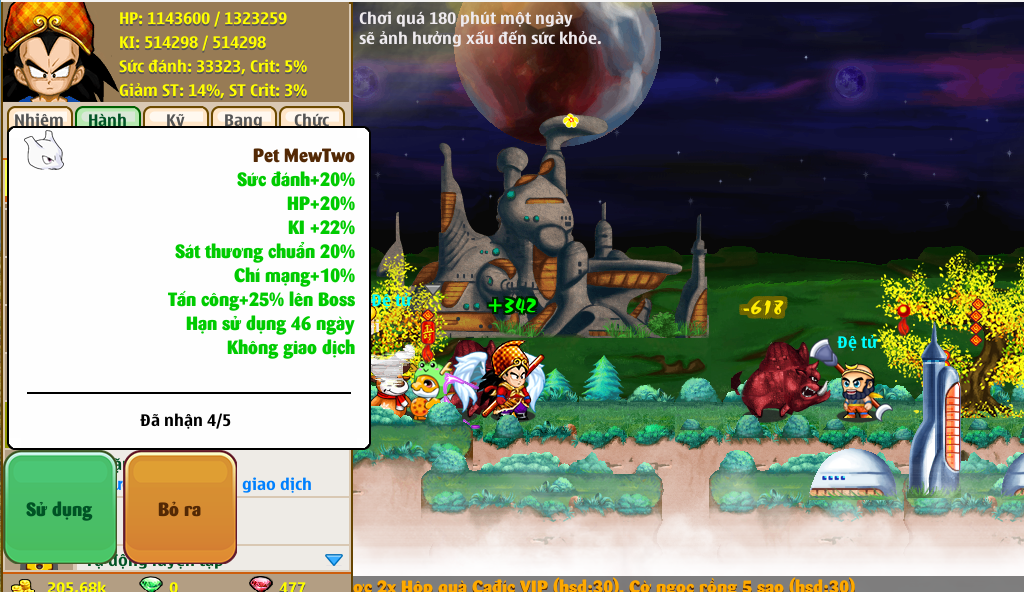Select the green Hành tab
The width and height of the screenshot is (1024, 592).
pos(107,119)
